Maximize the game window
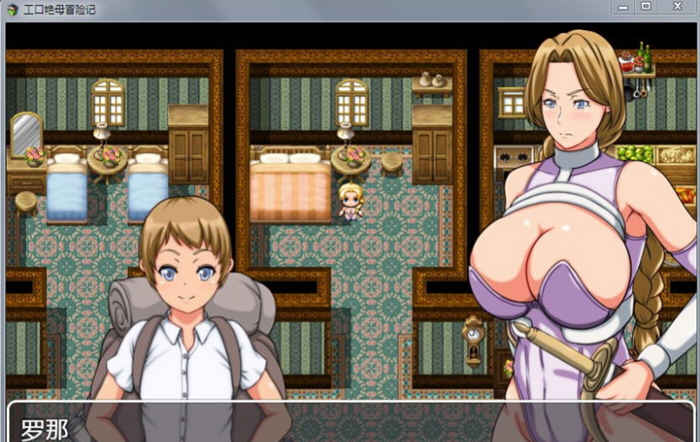Viewport: 700px width, 442px height. point(645,7)
